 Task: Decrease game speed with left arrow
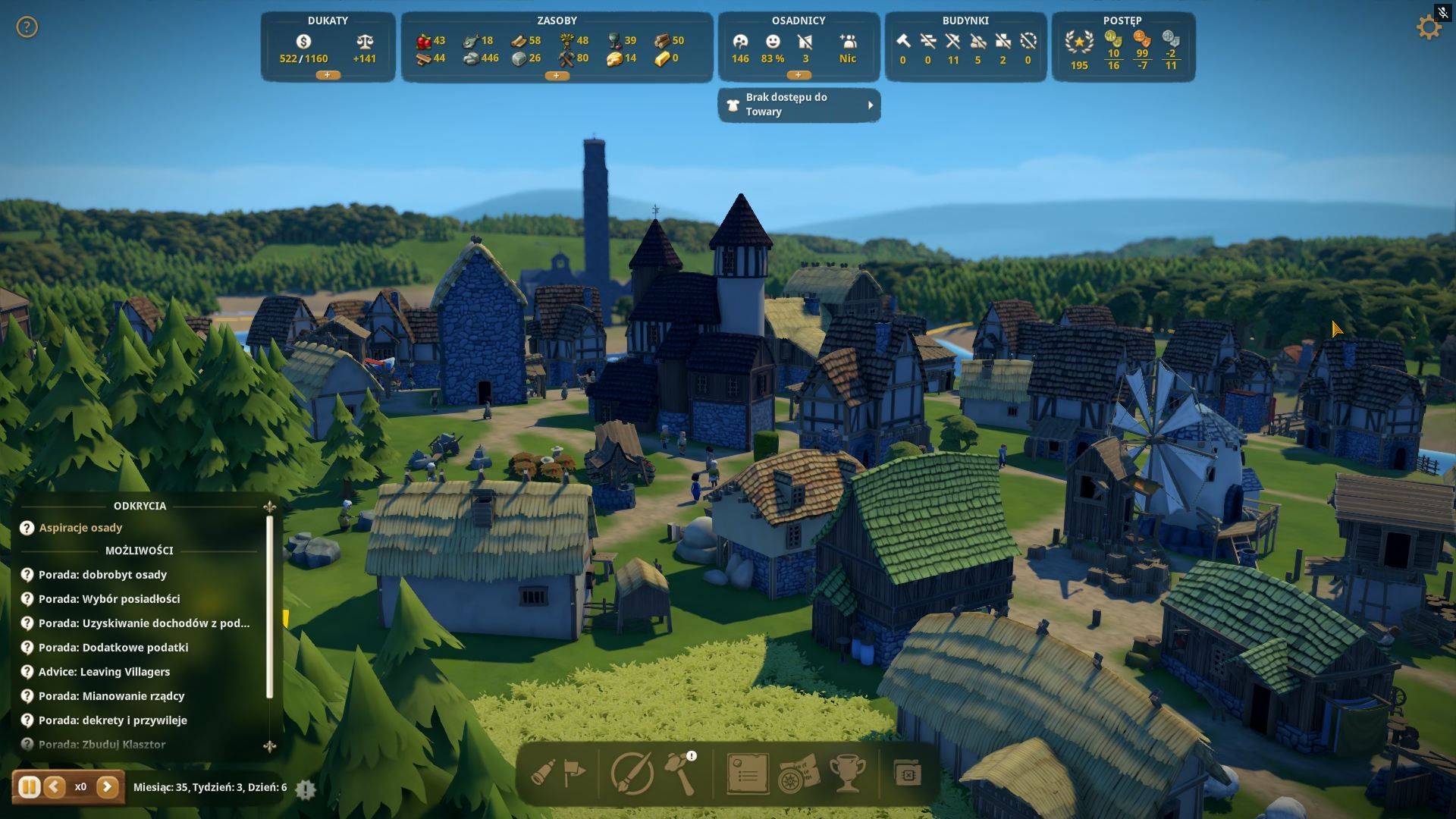coord(54,787)
